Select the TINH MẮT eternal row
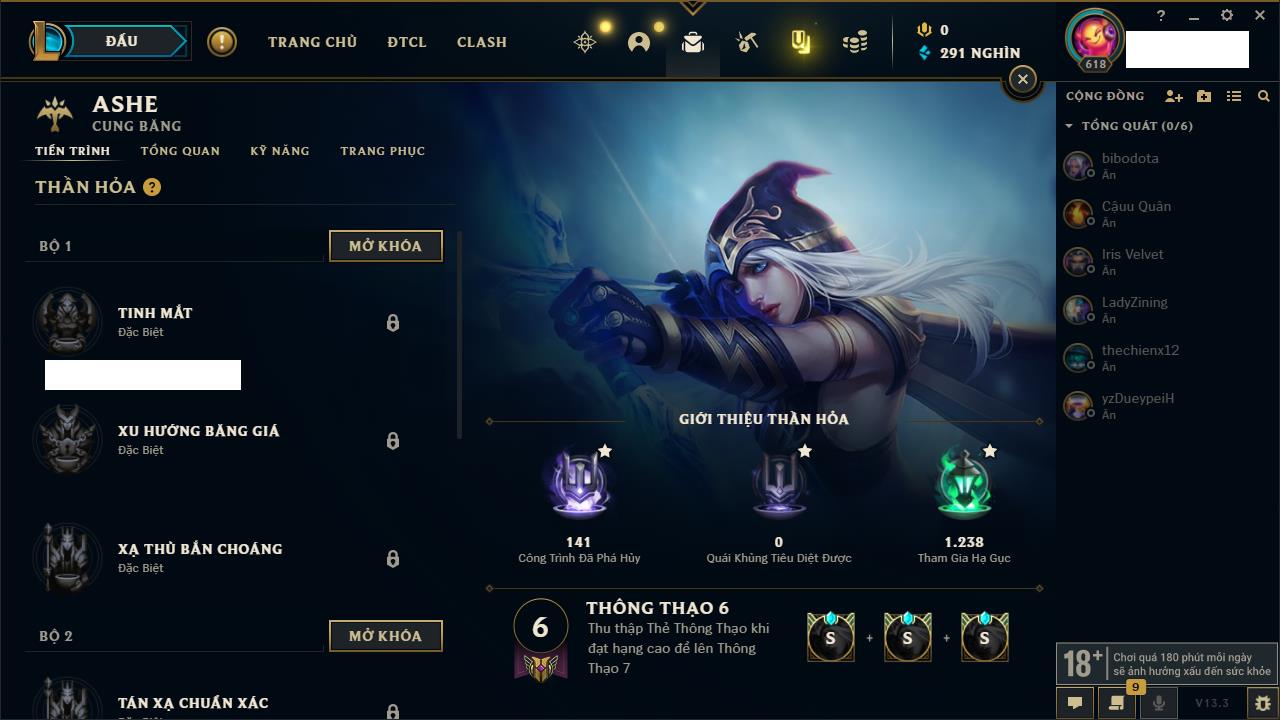1280x720 pixels. [x=155, y=321]
